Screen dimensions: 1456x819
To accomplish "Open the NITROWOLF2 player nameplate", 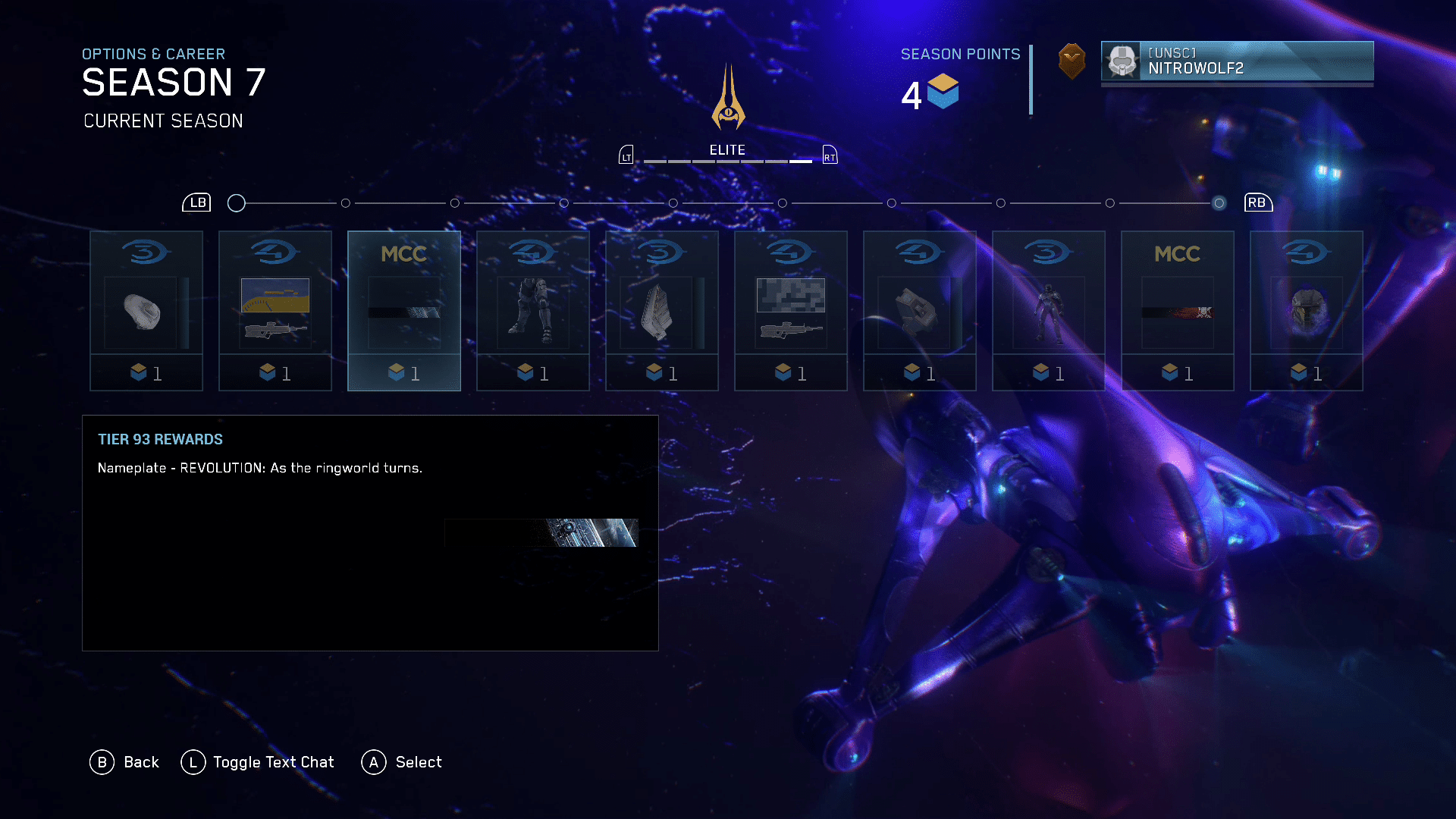I will (x=1237, y=61).
